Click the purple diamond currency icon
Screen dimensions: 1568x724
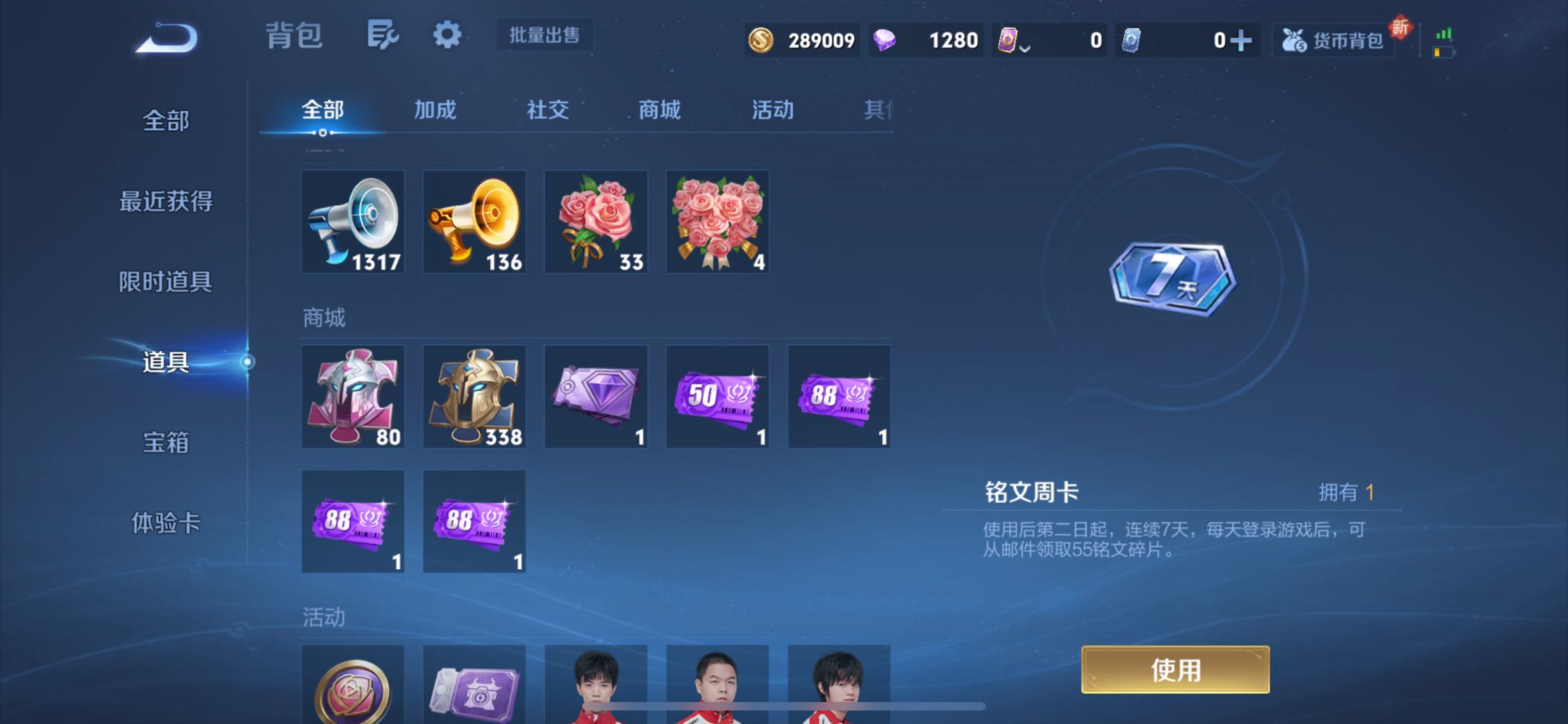pos(885,40)
